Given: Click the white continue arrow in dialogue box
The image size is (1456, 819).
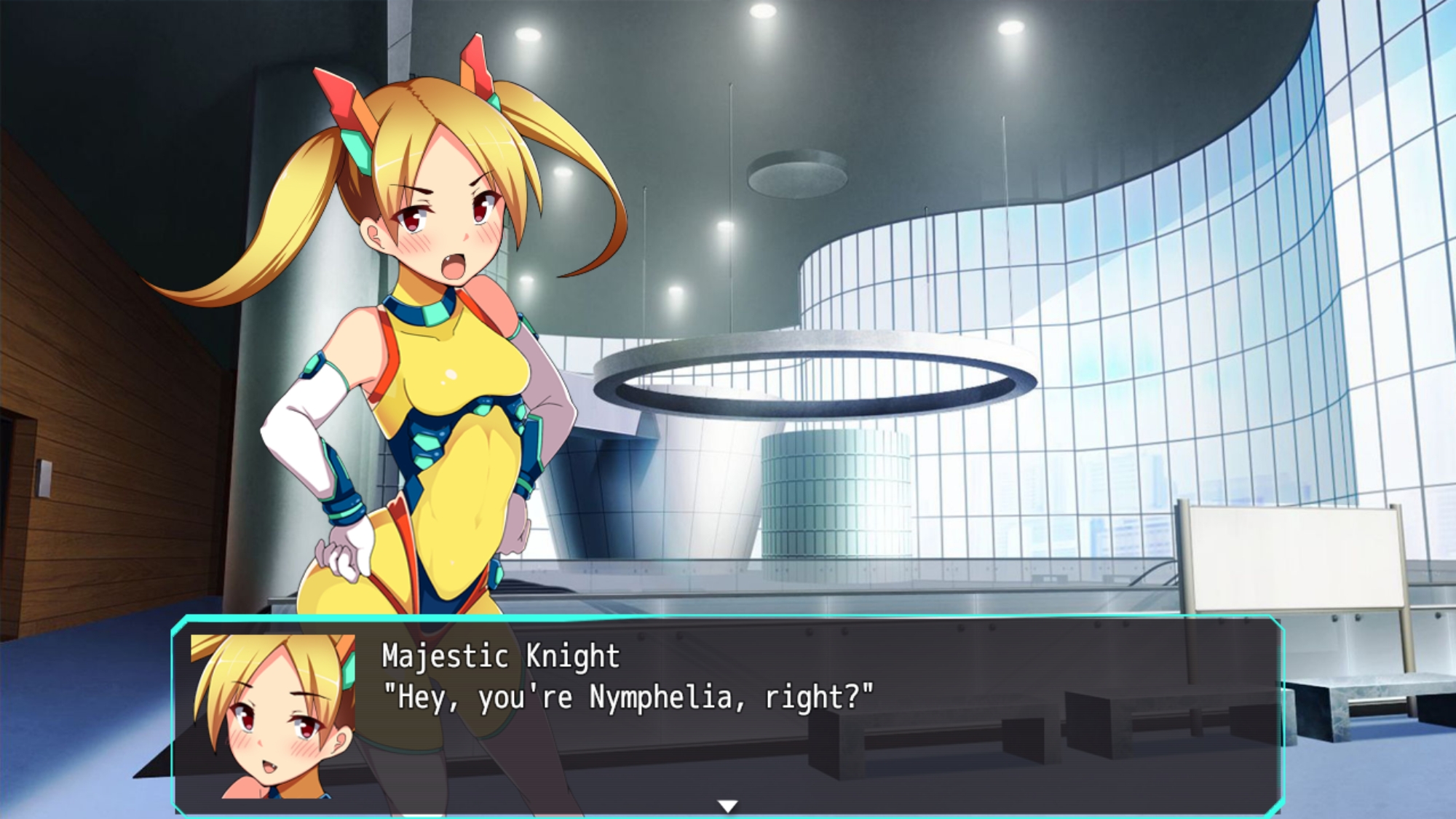Looking at the screenshot, I should point(727,805).
